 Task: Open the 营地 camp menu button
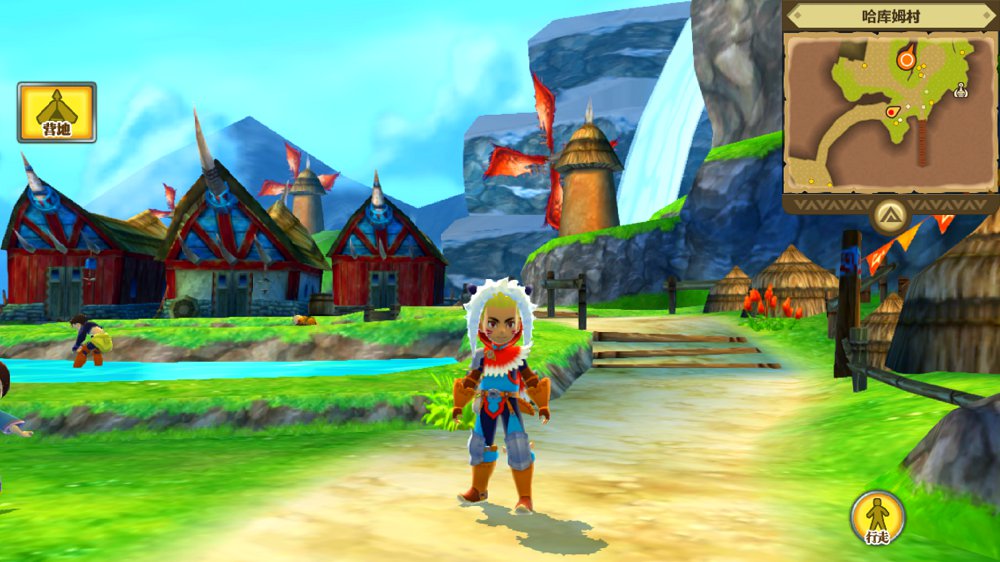[56, 111]
